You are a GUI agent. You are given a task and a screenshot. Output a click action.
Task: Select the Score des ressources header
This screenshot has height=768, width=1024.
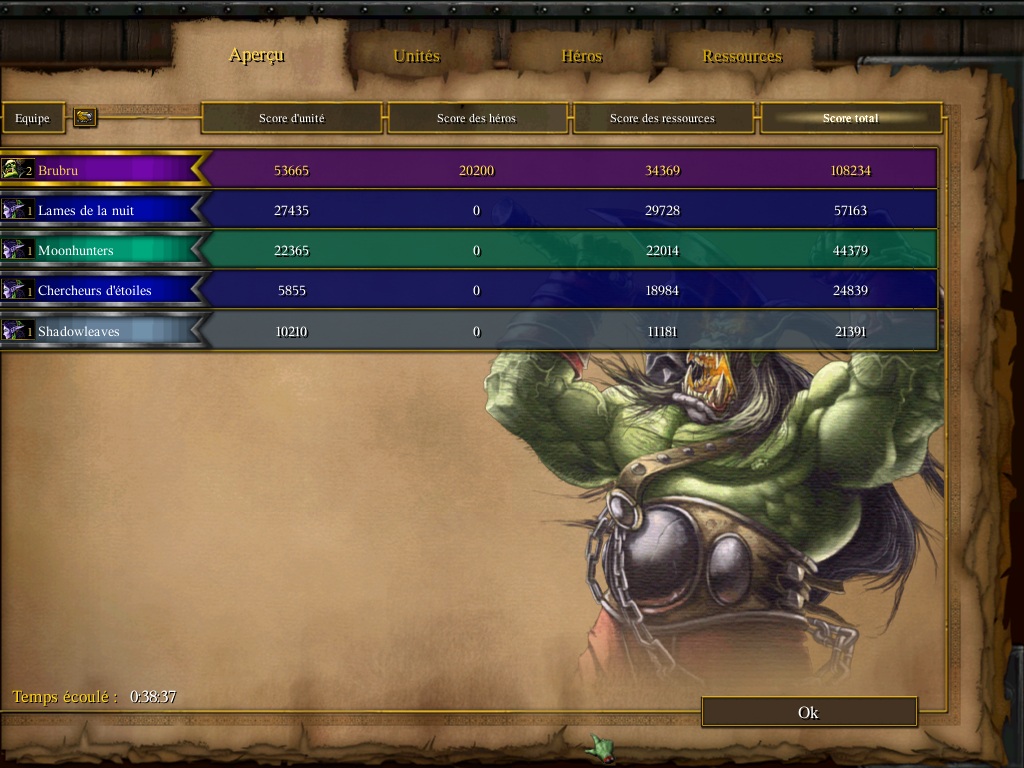tap(662, 118)
